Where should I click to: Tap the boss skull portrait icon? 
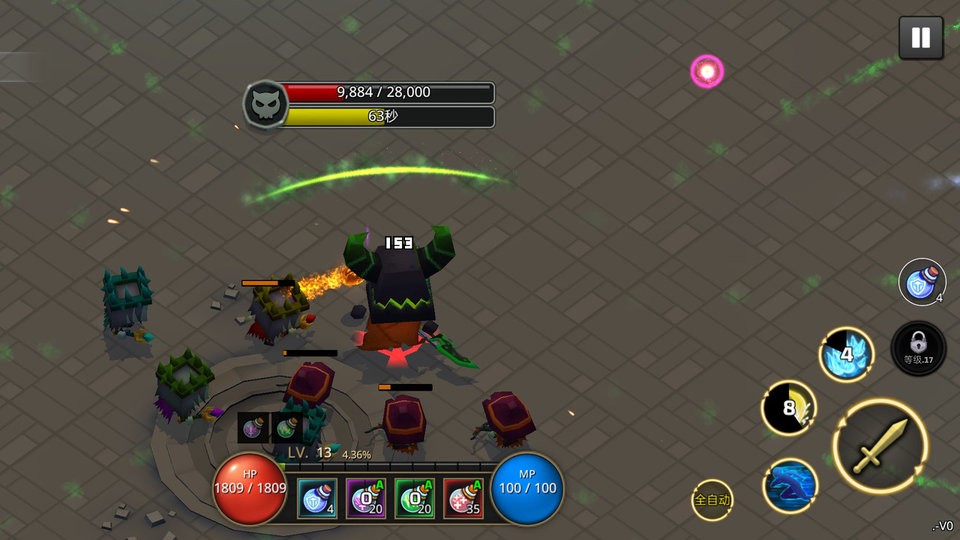point(264,104)
